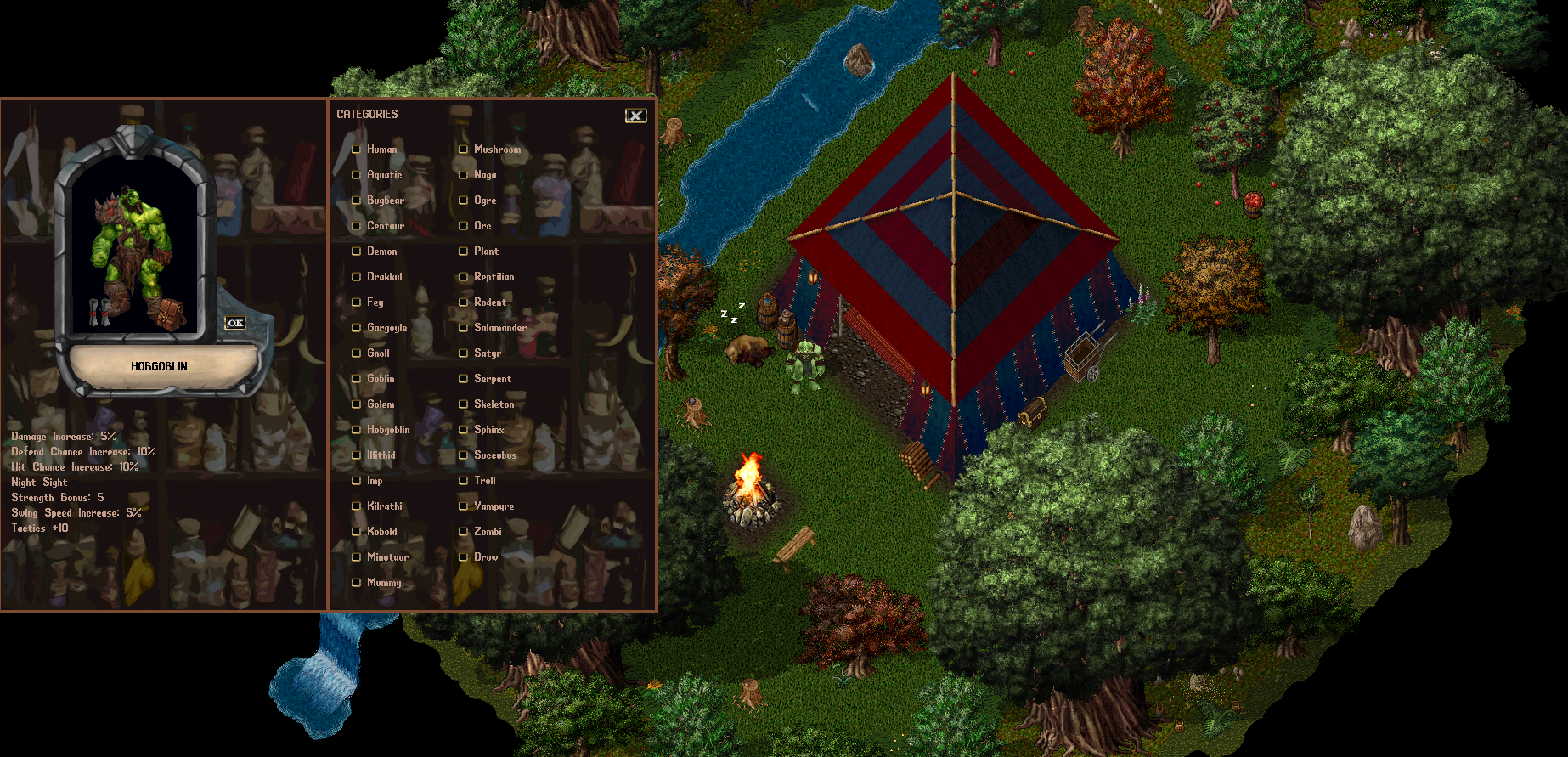1568x757 pixels.
Task: Close the Categories panel
Action: [635, 116]
